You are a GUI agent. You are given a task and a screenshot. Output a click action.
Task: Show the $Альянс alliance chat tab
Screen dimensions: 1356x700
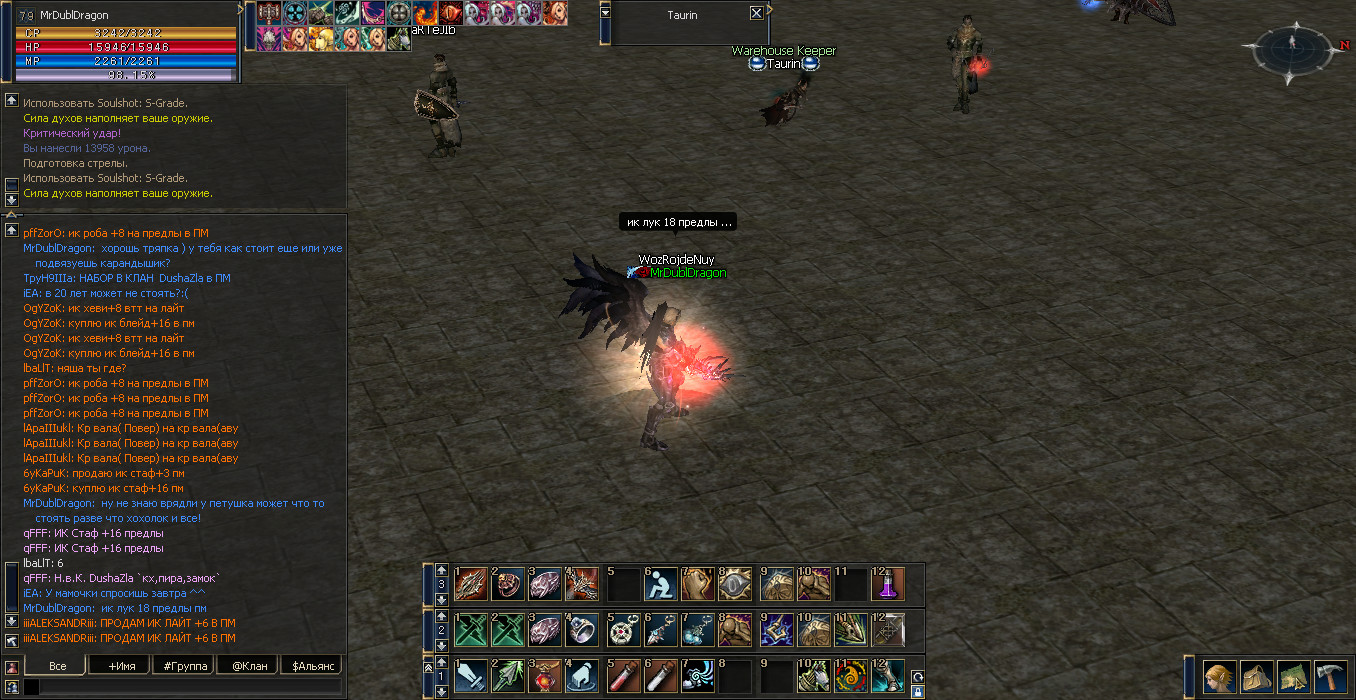311,666
